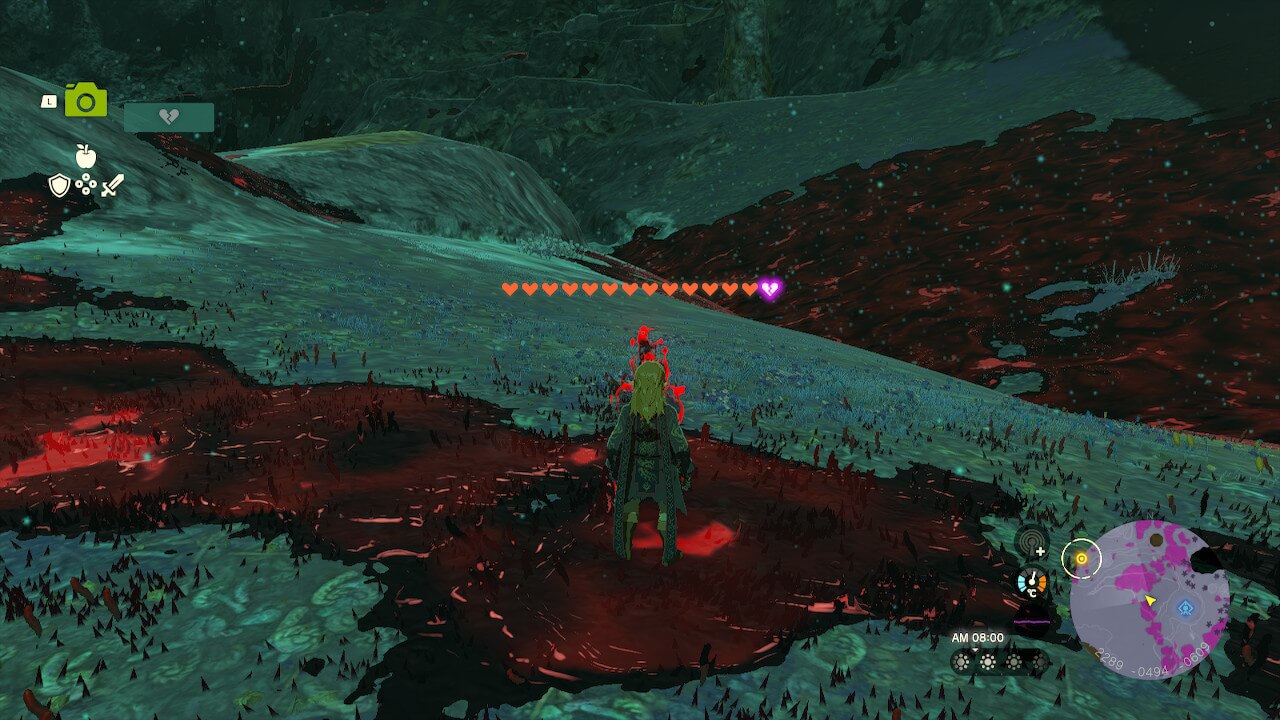Open the circular minimap
1280x720 pixels.
1150,600
